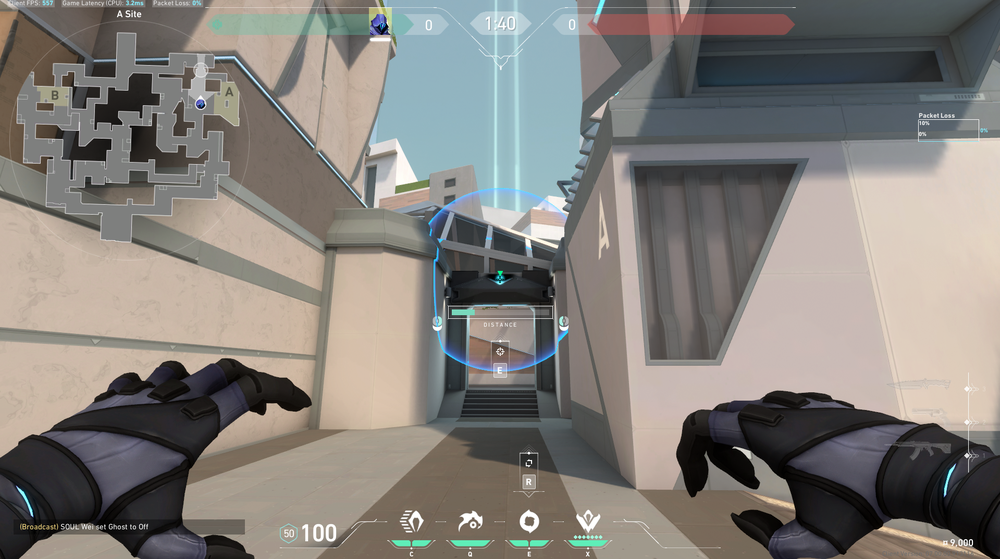Select the Paranoia ability icon

point(469,521)
